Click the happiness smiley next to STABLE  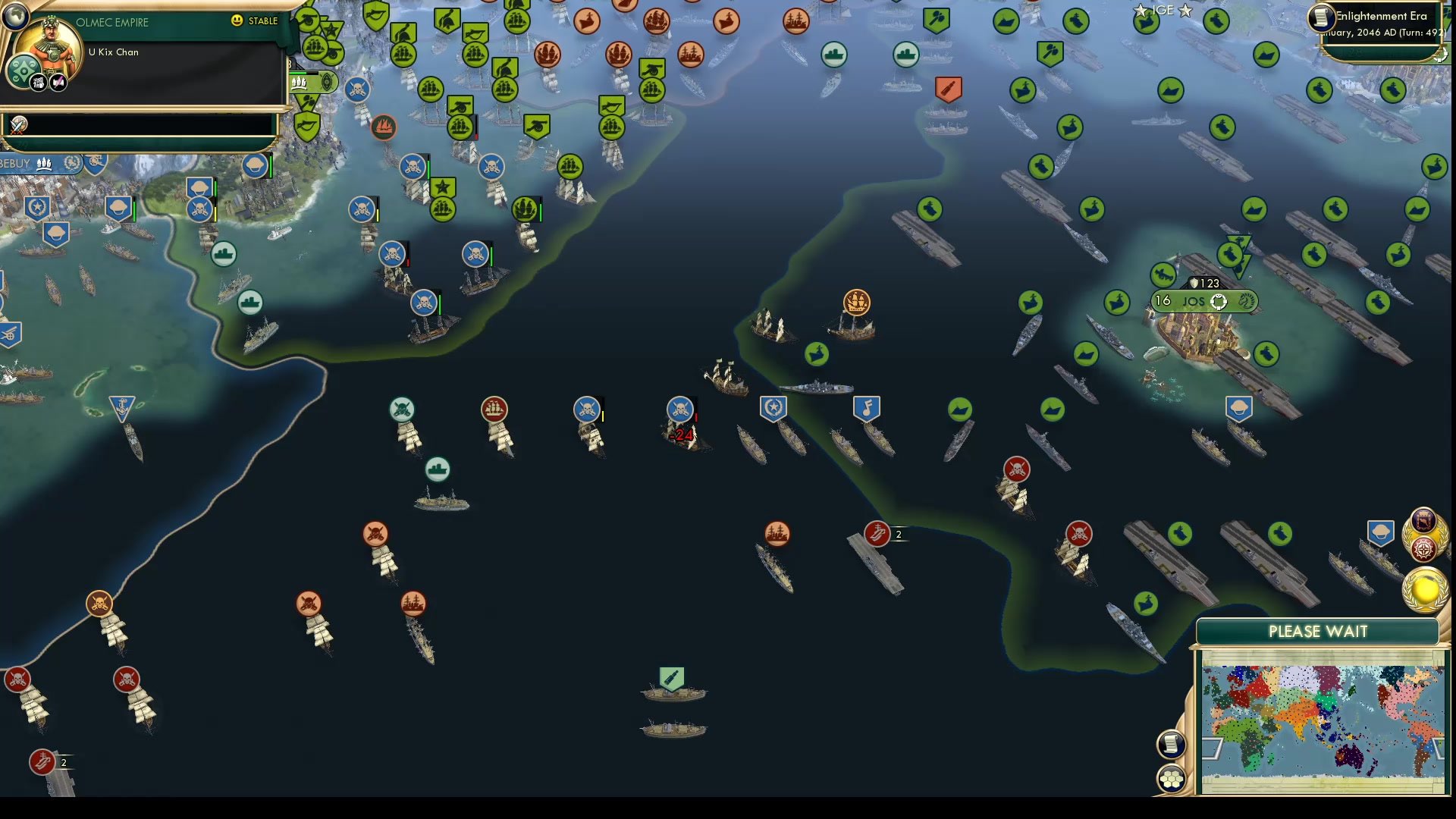point(237,21)
